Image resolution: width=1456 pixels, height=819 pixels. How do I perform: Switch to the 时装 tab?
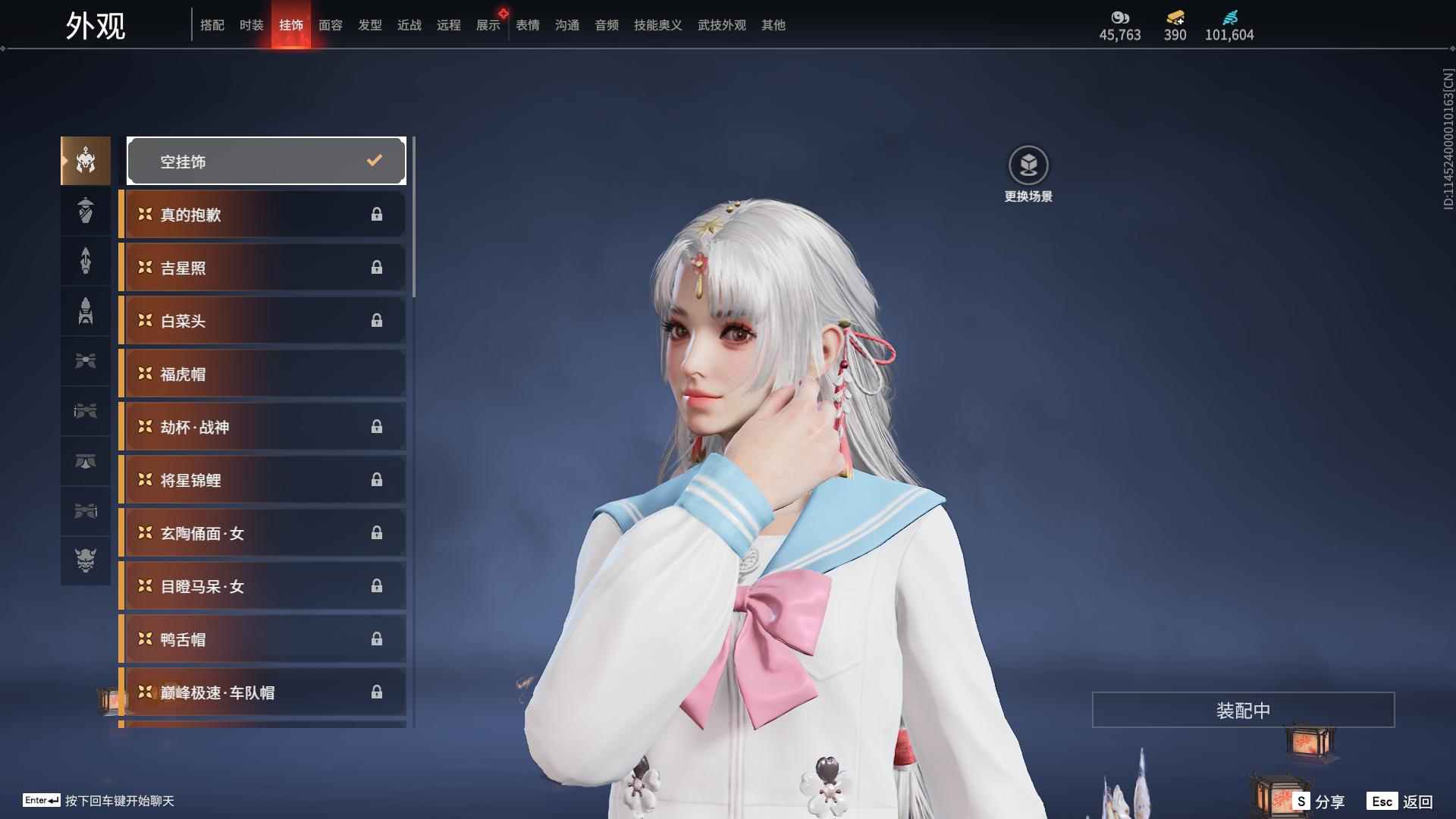[251, 25]
